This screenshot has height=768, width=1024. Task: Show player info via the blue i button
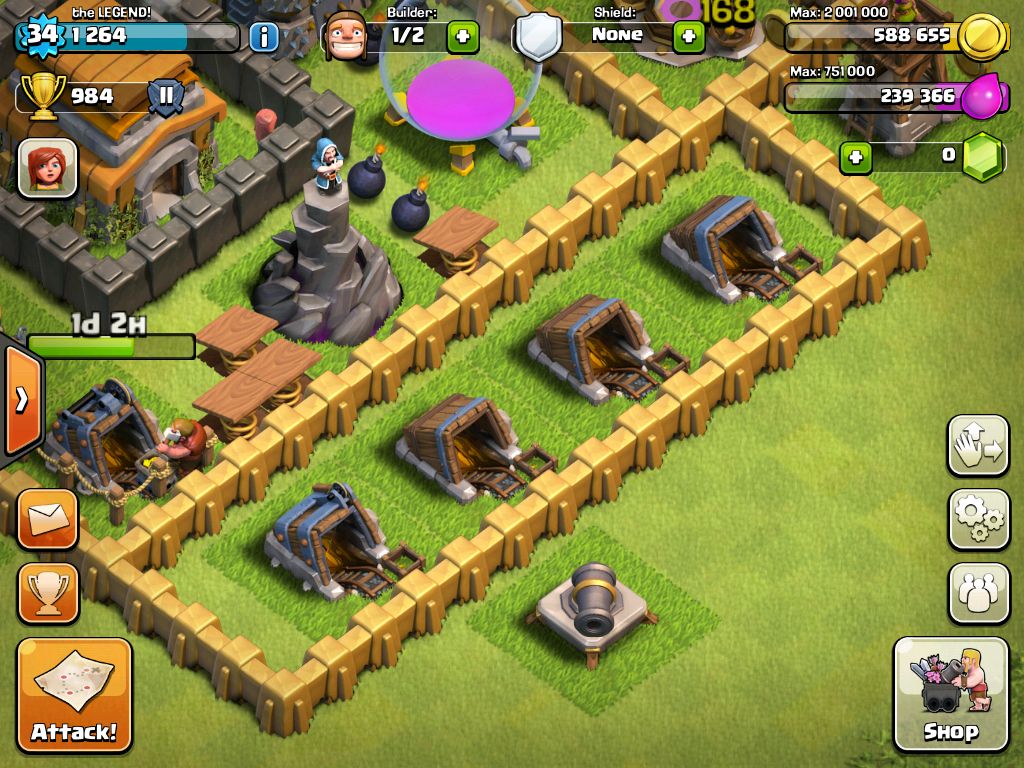[x=263, y=38]
